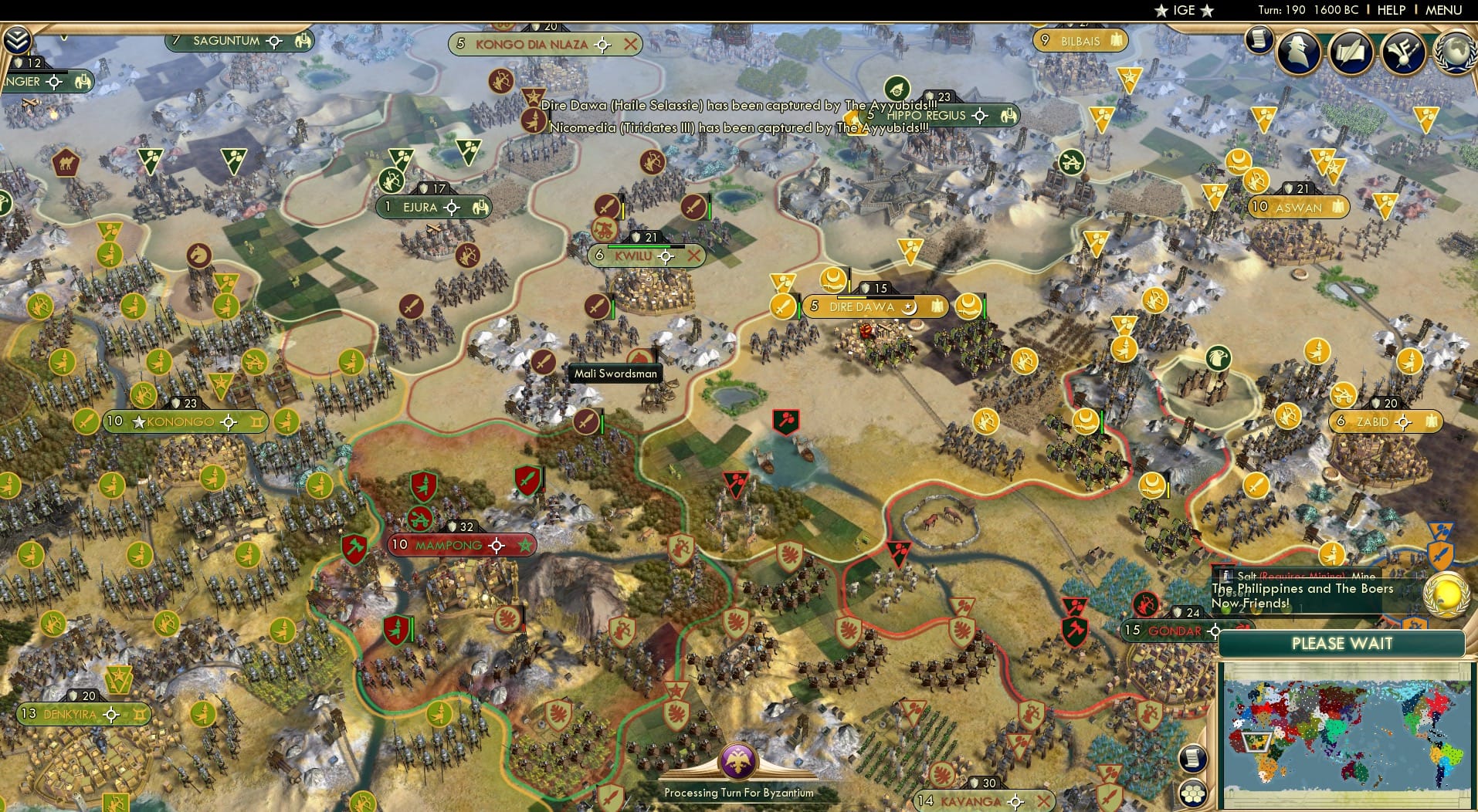Expand Dire Dawa's production icon on its banner
The width and height of the screenshot is (1478, 812).
[936, 306]
